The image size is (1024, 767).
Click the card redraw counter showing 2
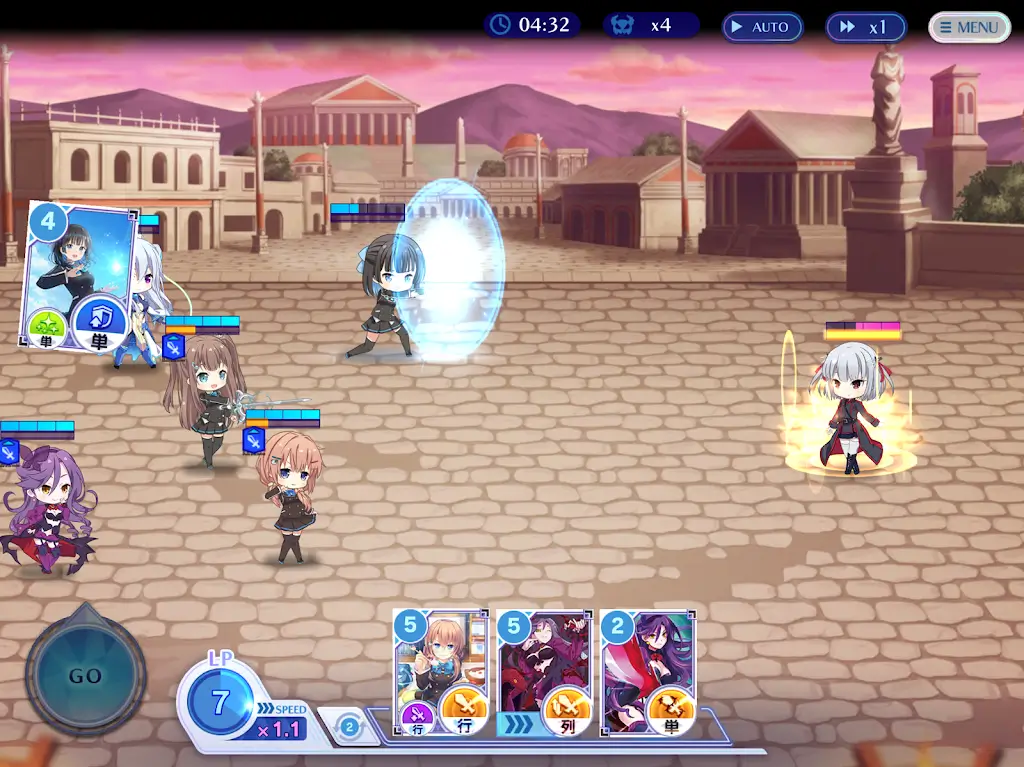coord(349,727)
